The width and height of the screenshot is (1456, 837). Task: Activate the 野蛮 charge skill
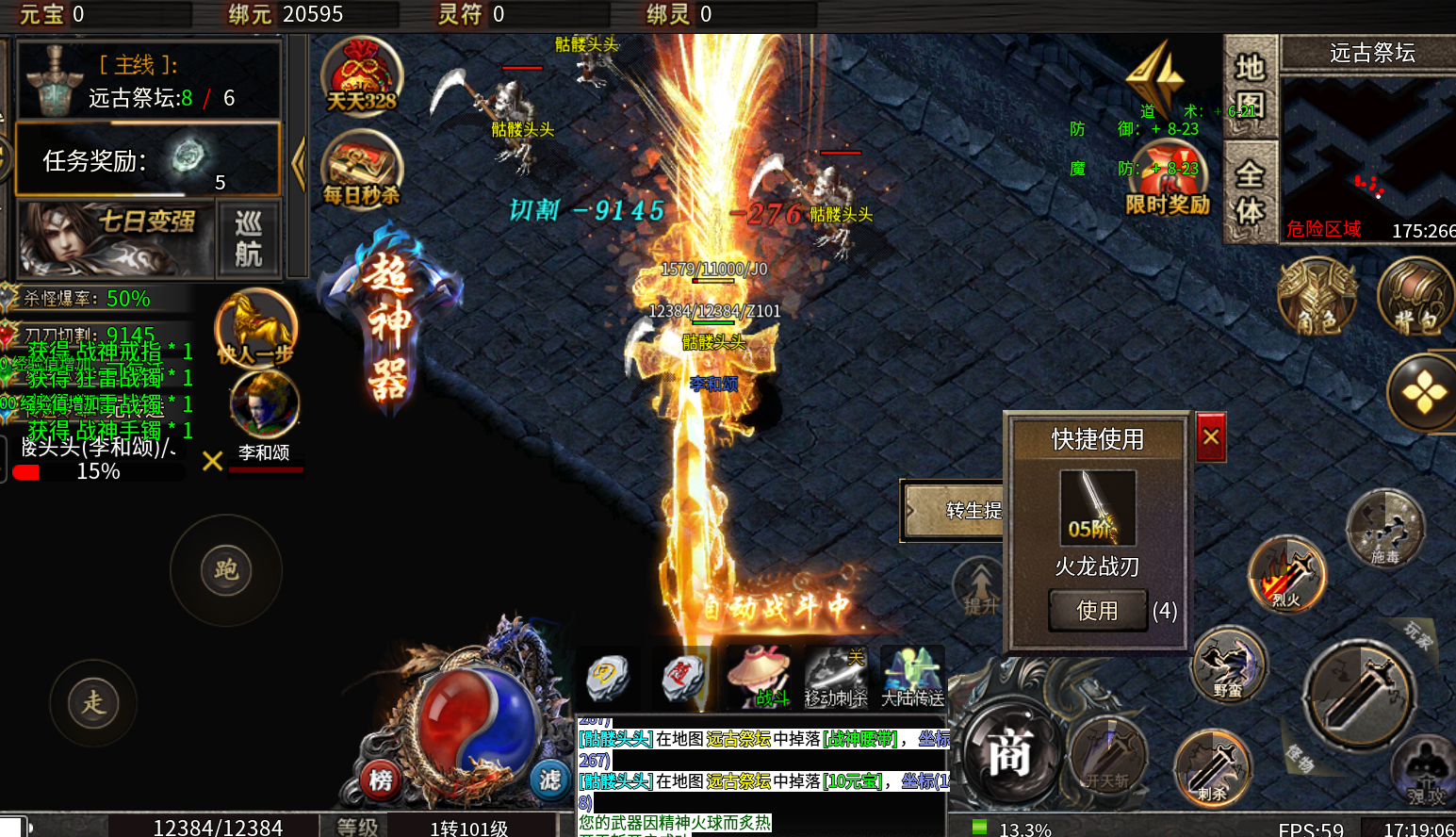tap(1228, 665)
